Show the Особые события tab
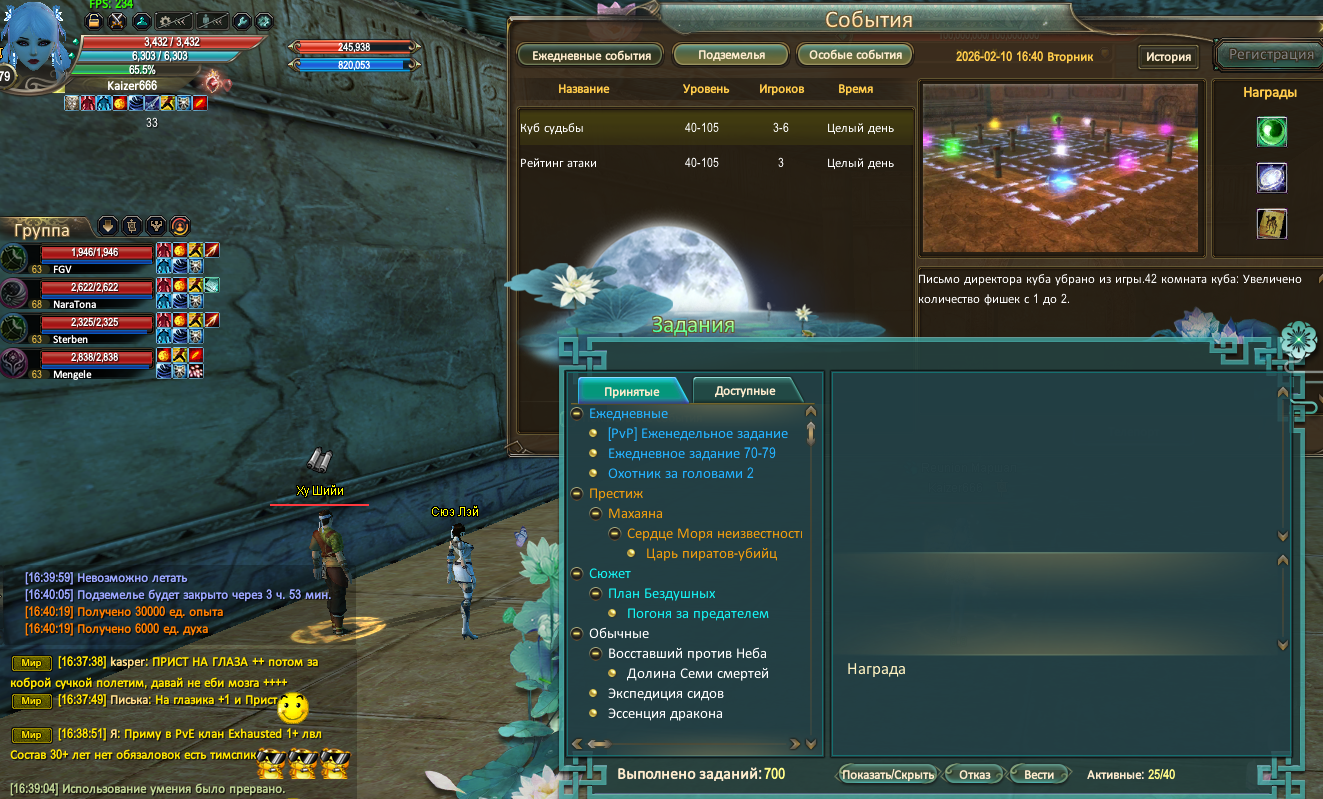 pyautogui.click(x=855, y=55)
